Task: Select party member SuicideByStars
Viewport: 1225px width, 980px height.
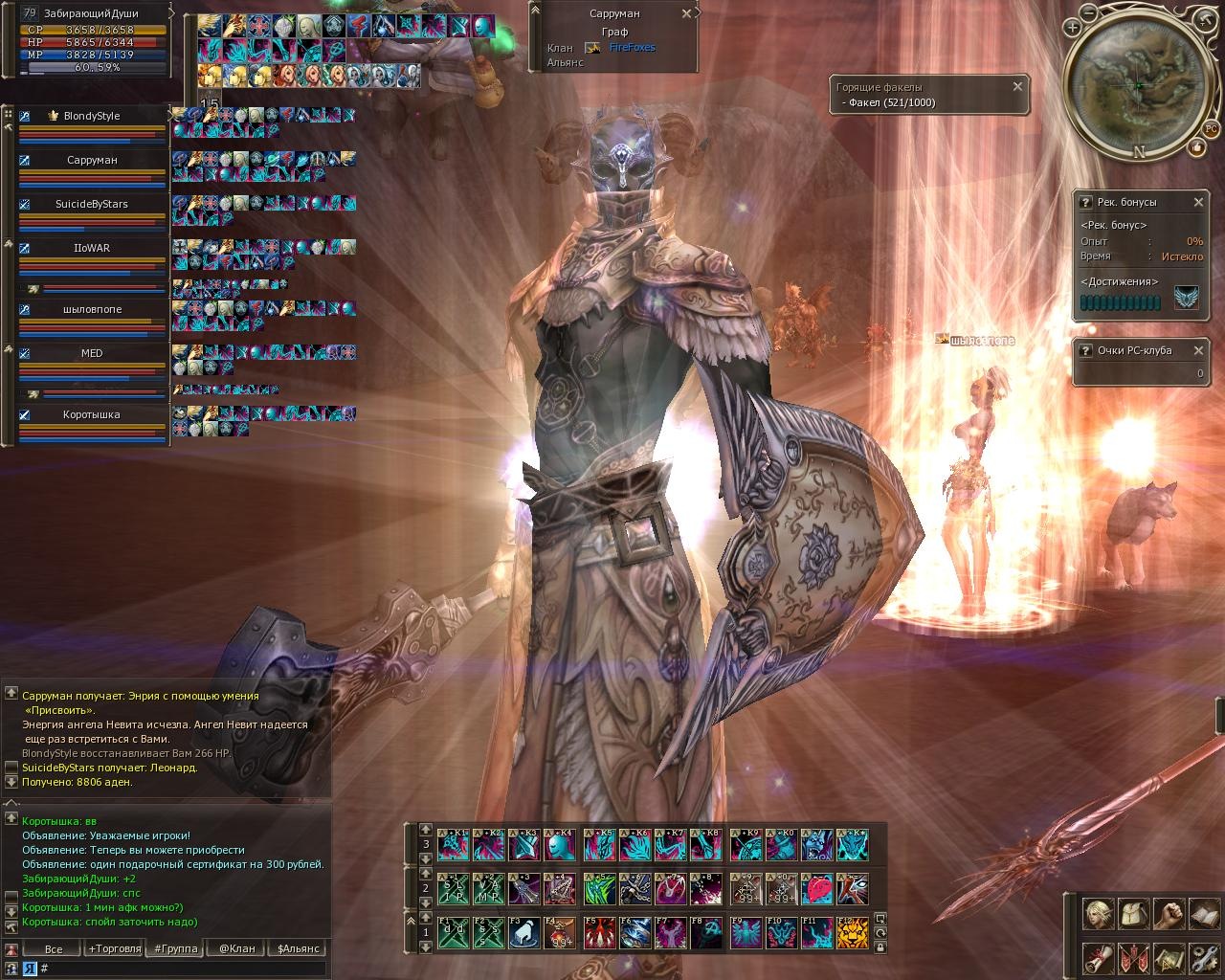Action: click(92, 205)
